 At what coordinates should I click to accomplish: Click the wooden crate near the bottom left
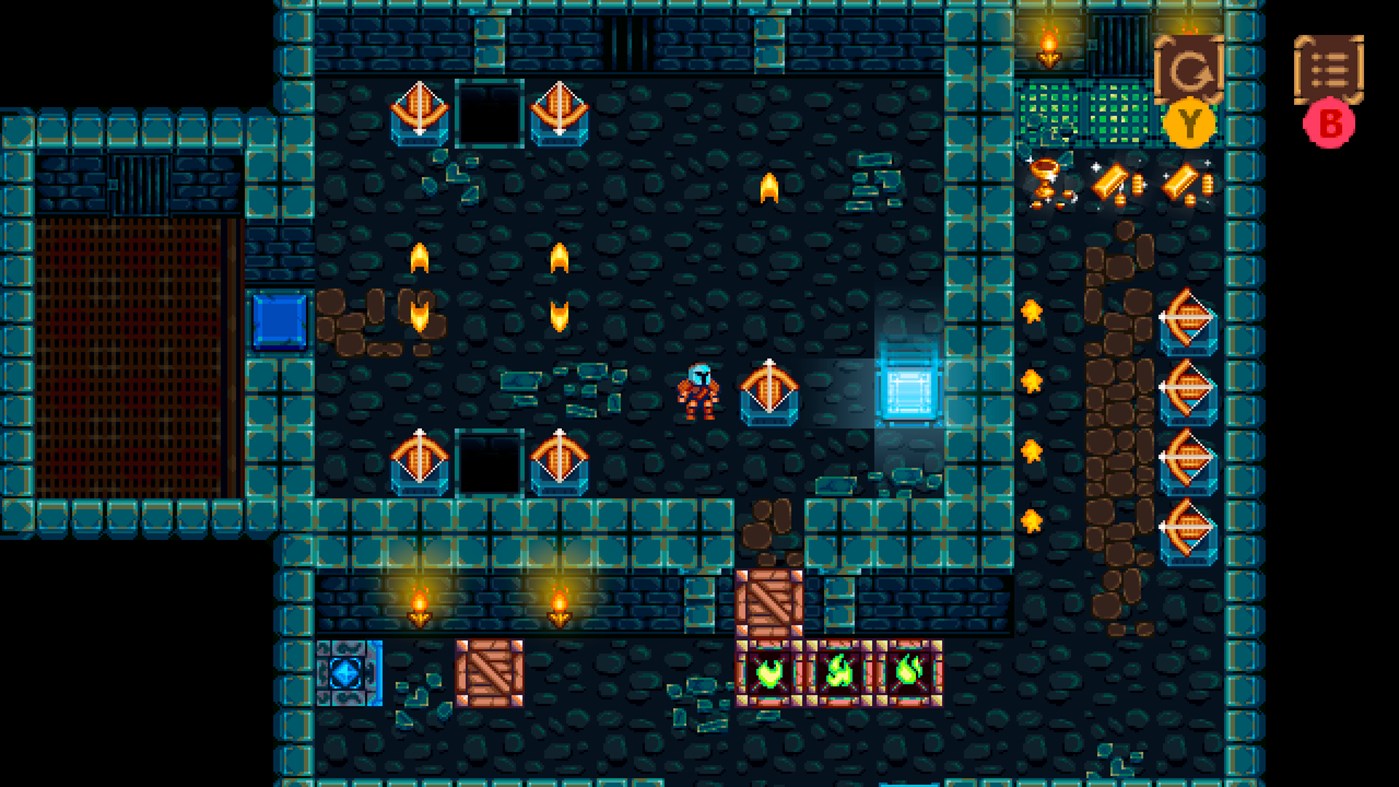tap(491, 671)
